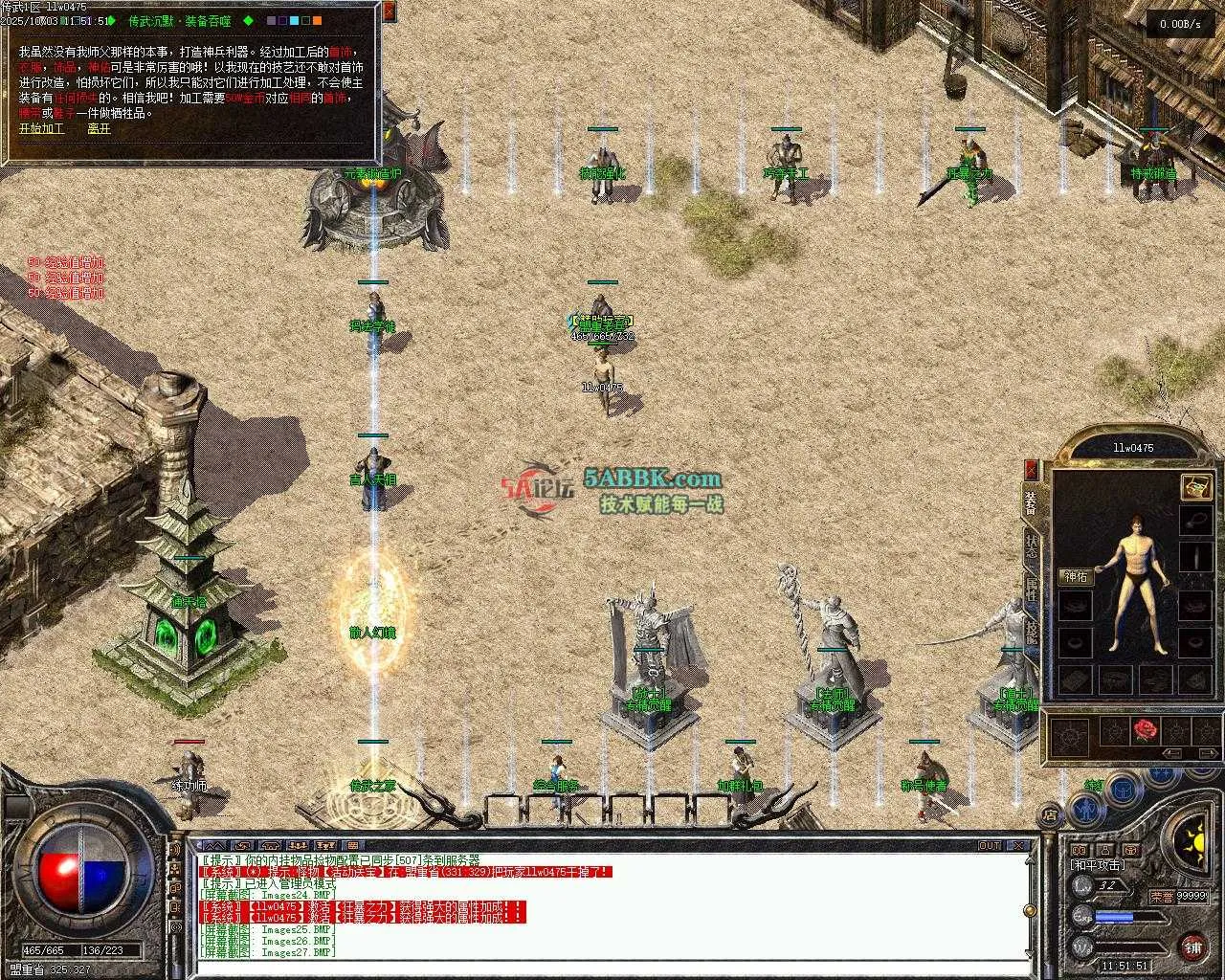This screenshot has height=980, width=1225.
Task: Open the 店 shop round button
Action: [1050, 815]
